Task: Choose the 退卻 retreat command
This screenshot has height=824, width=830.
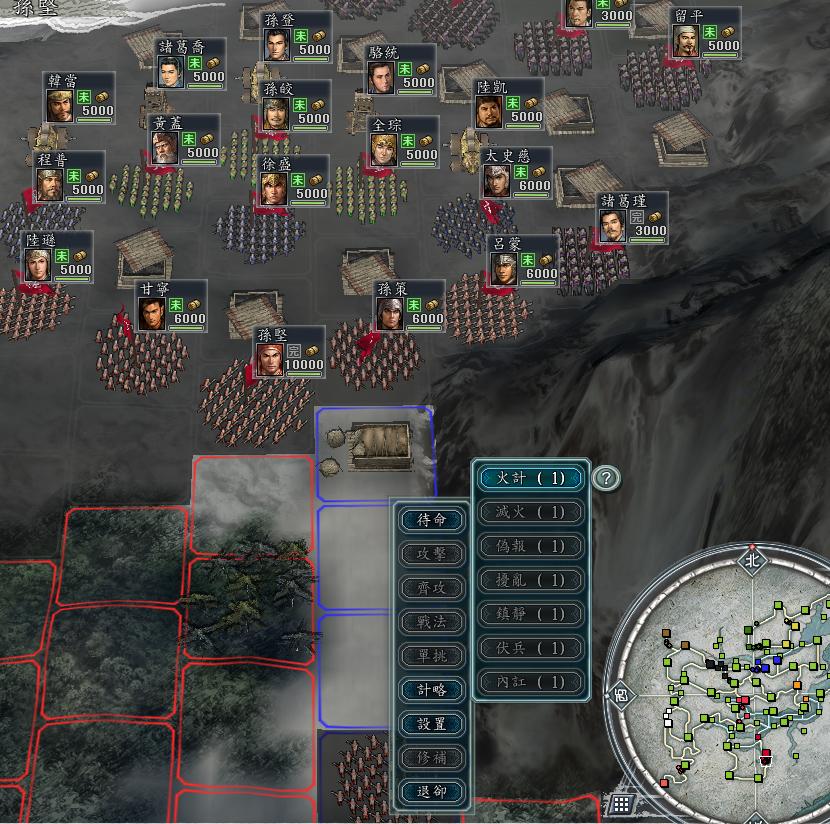Action: (432, 791)
